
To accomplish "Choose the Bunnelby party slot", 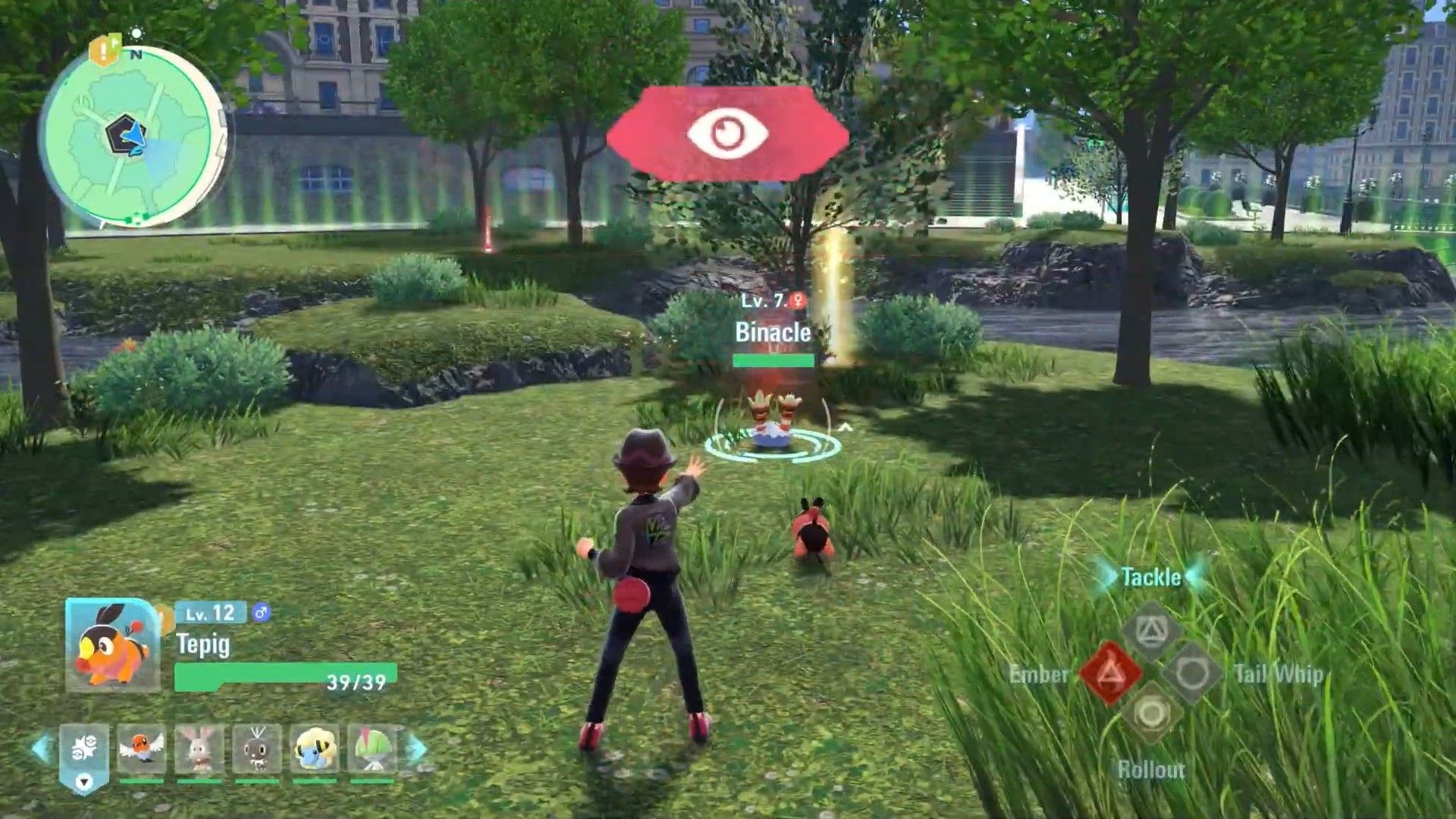I will pyautogui.click(x=199, y=749).
